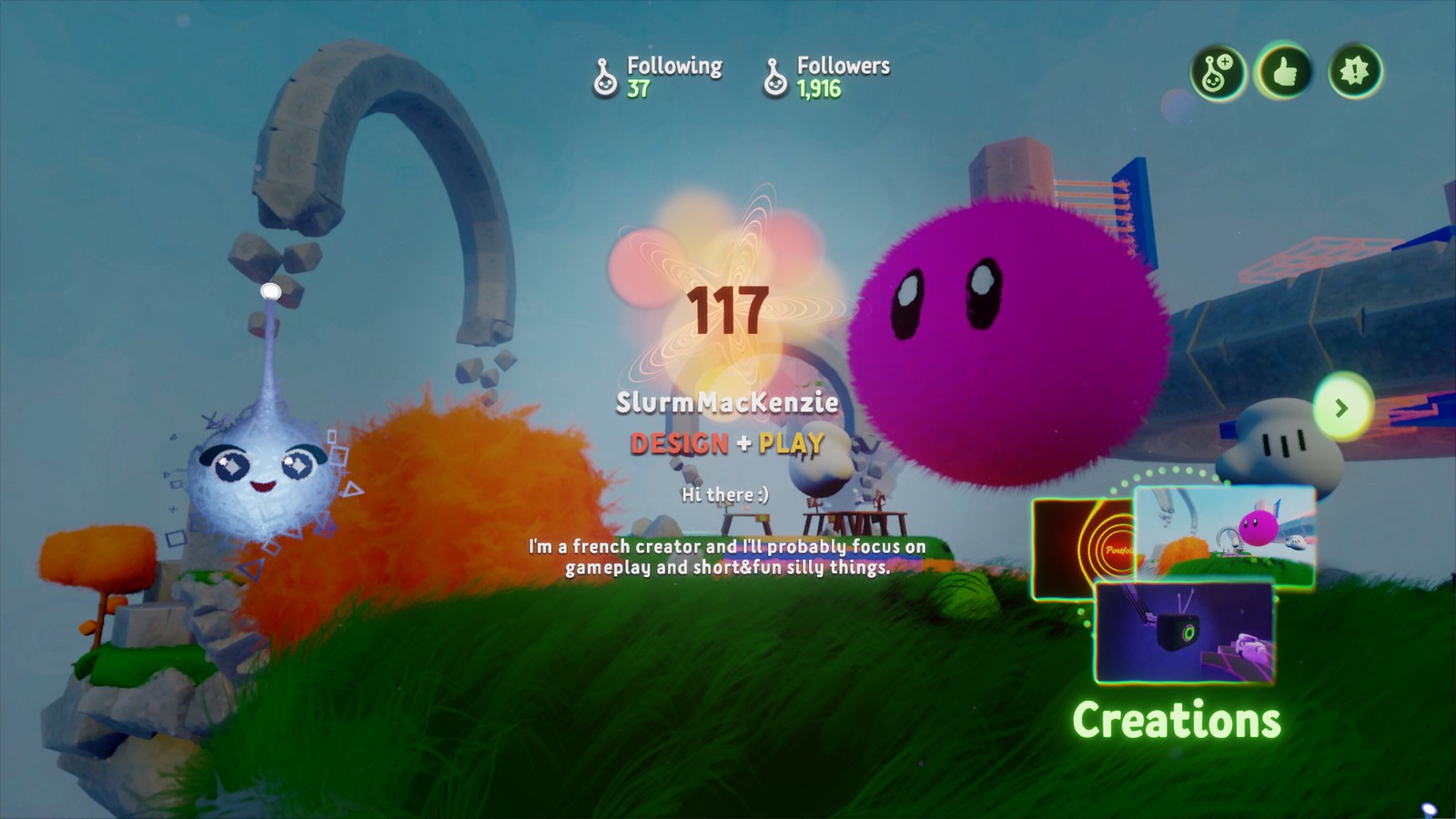
Task: Follow this creator with the imp-plus button
Action: coord(1218,72)
